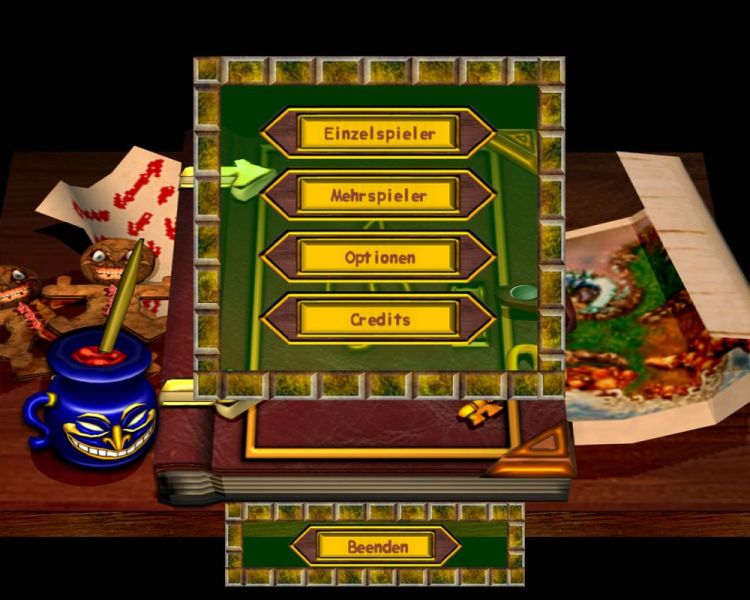This screenshot has height=600, width=750.
Task: Click Beenden to quit the game
Action: coord(376,546)
